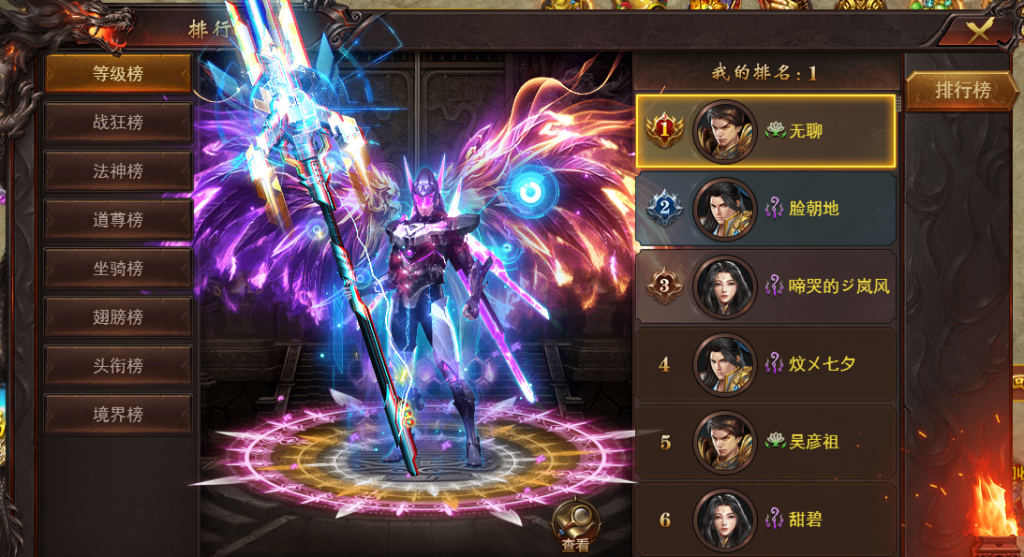Switch to the 翅膀榜 wings ranking
Image resolution: width=1024 pixels, height=557 pixels.
tap(118, 317)
